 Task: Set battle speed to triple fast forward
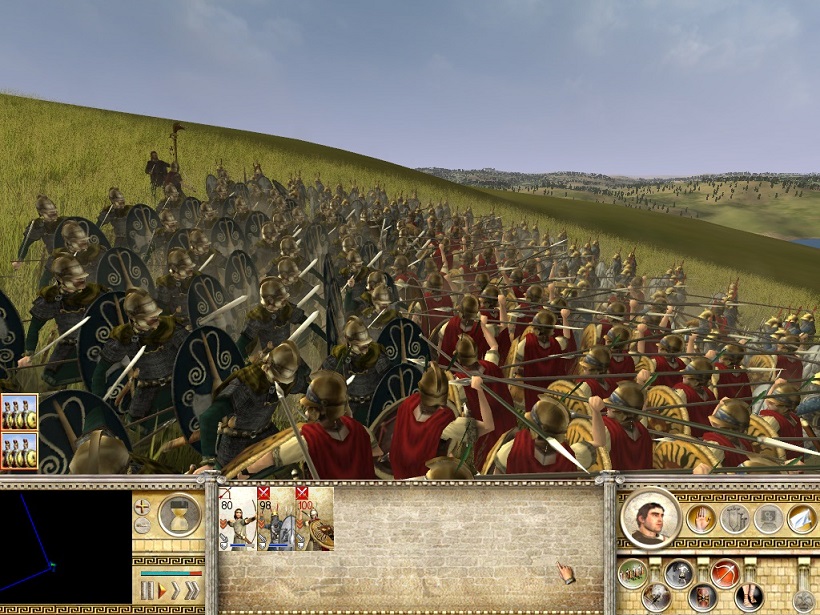(x=192, y=591)
